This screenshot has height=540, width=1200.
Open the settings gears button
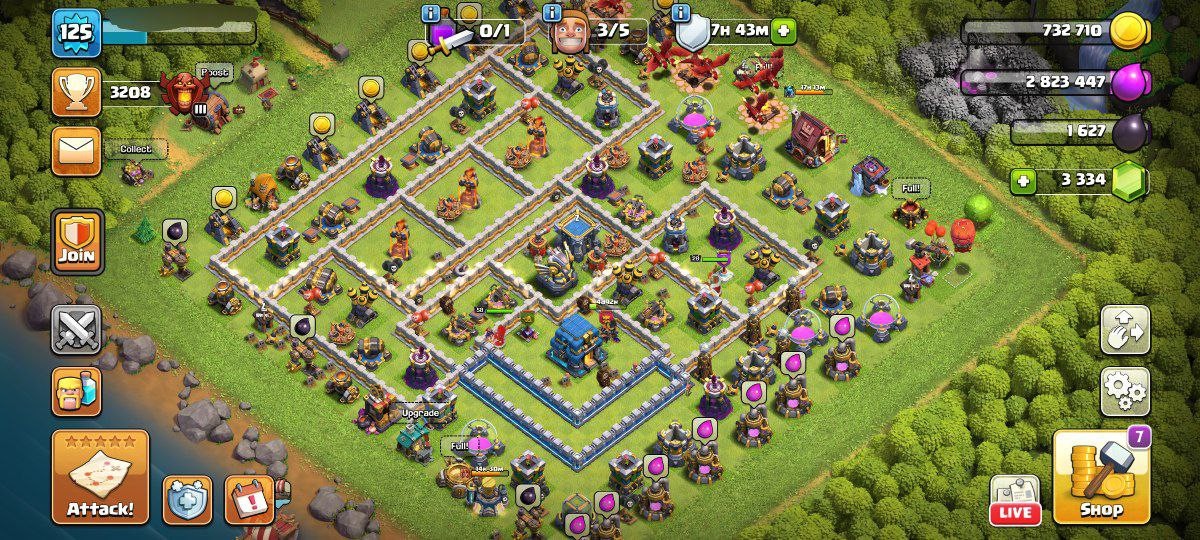(x=1125, y=391)
